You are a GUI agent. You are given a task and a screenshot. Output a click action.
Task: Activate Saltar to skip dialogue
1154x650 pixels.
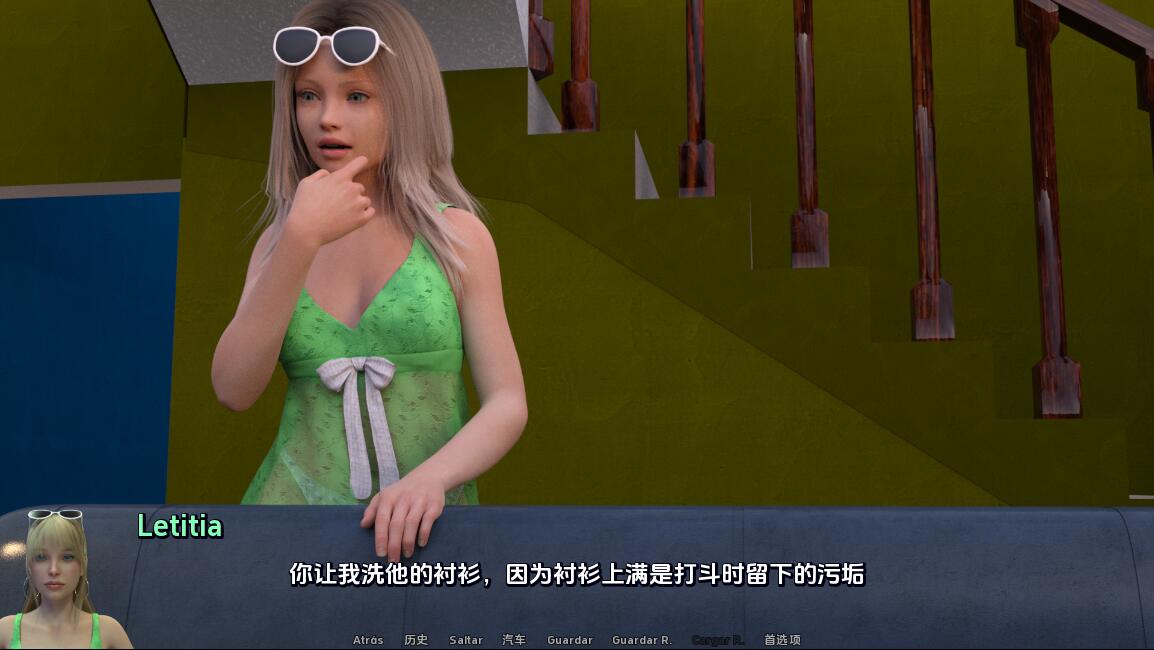coord(466,640)
